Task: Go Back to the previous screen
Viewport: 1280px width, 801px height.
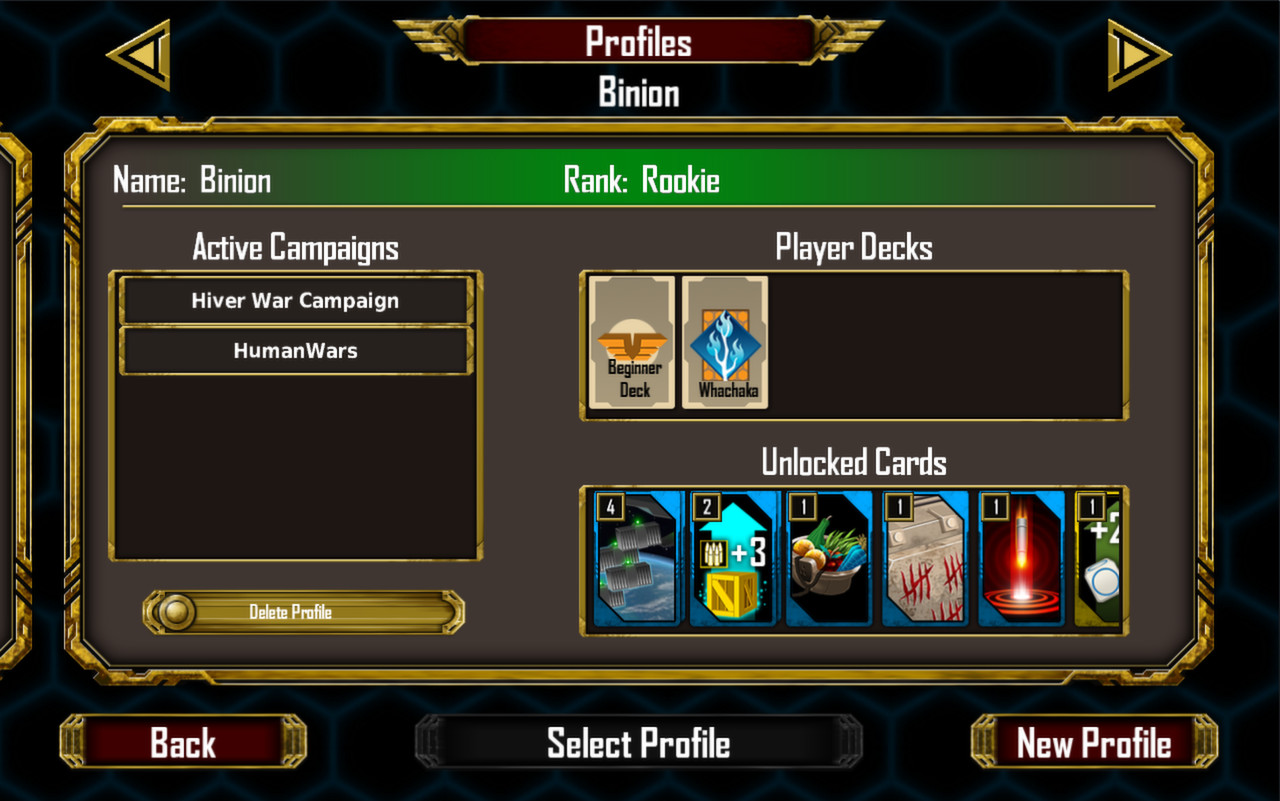Action: (x=182, y=743)
